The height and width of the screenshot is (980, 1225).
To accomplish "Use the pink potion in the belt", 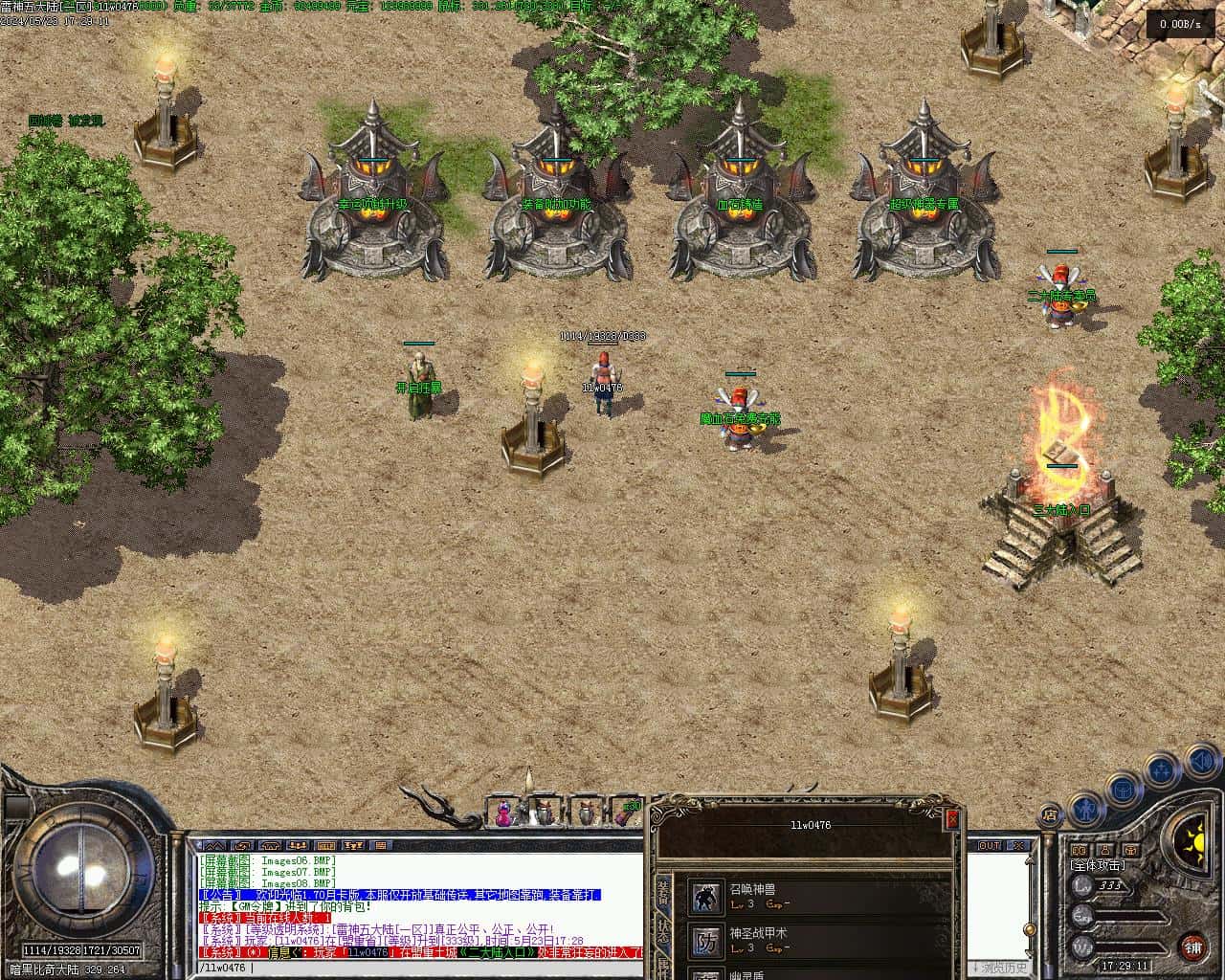I will [502, 814].
